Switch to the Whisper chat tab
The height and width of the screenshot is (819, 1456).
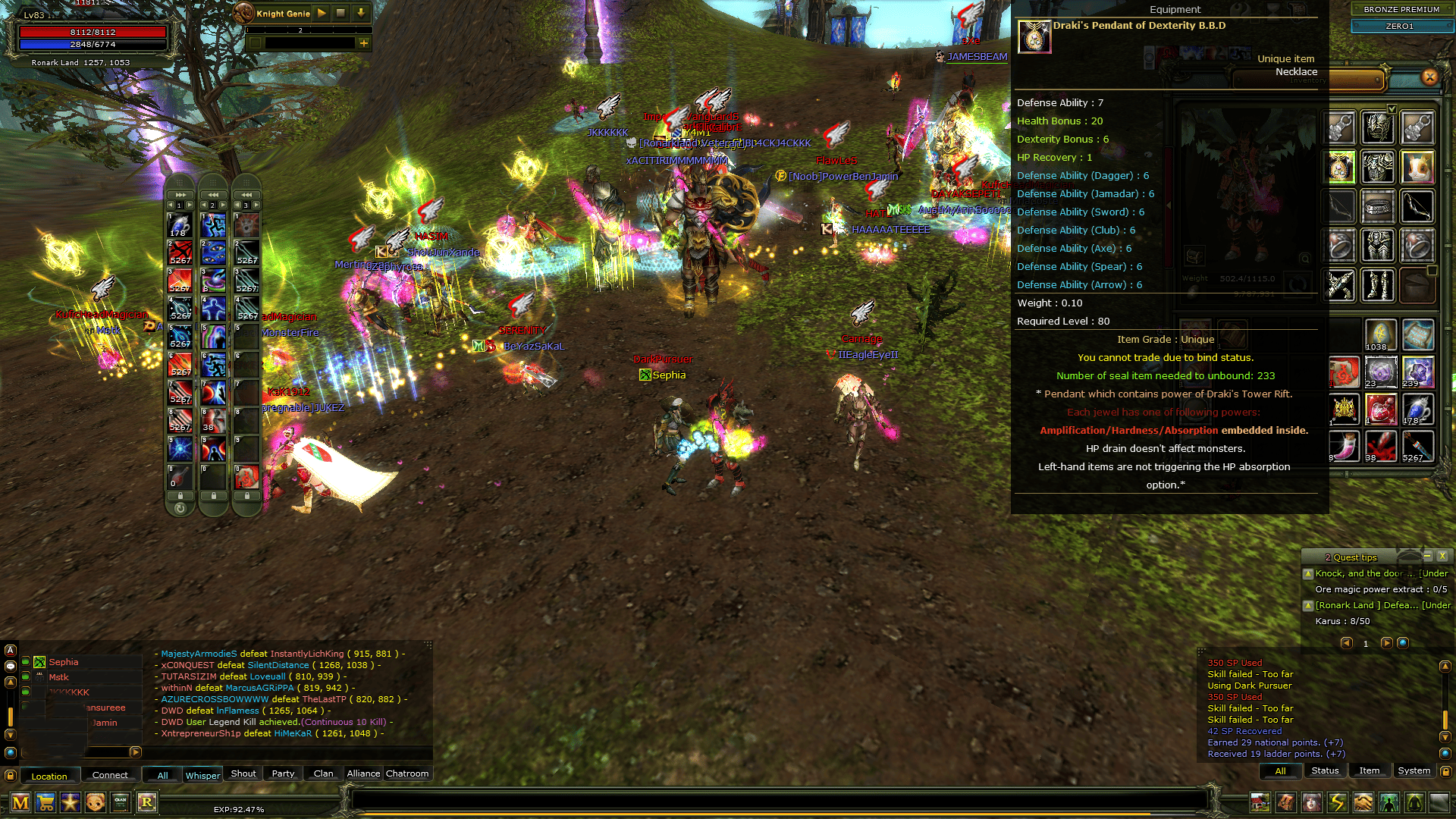pos(202,774)
